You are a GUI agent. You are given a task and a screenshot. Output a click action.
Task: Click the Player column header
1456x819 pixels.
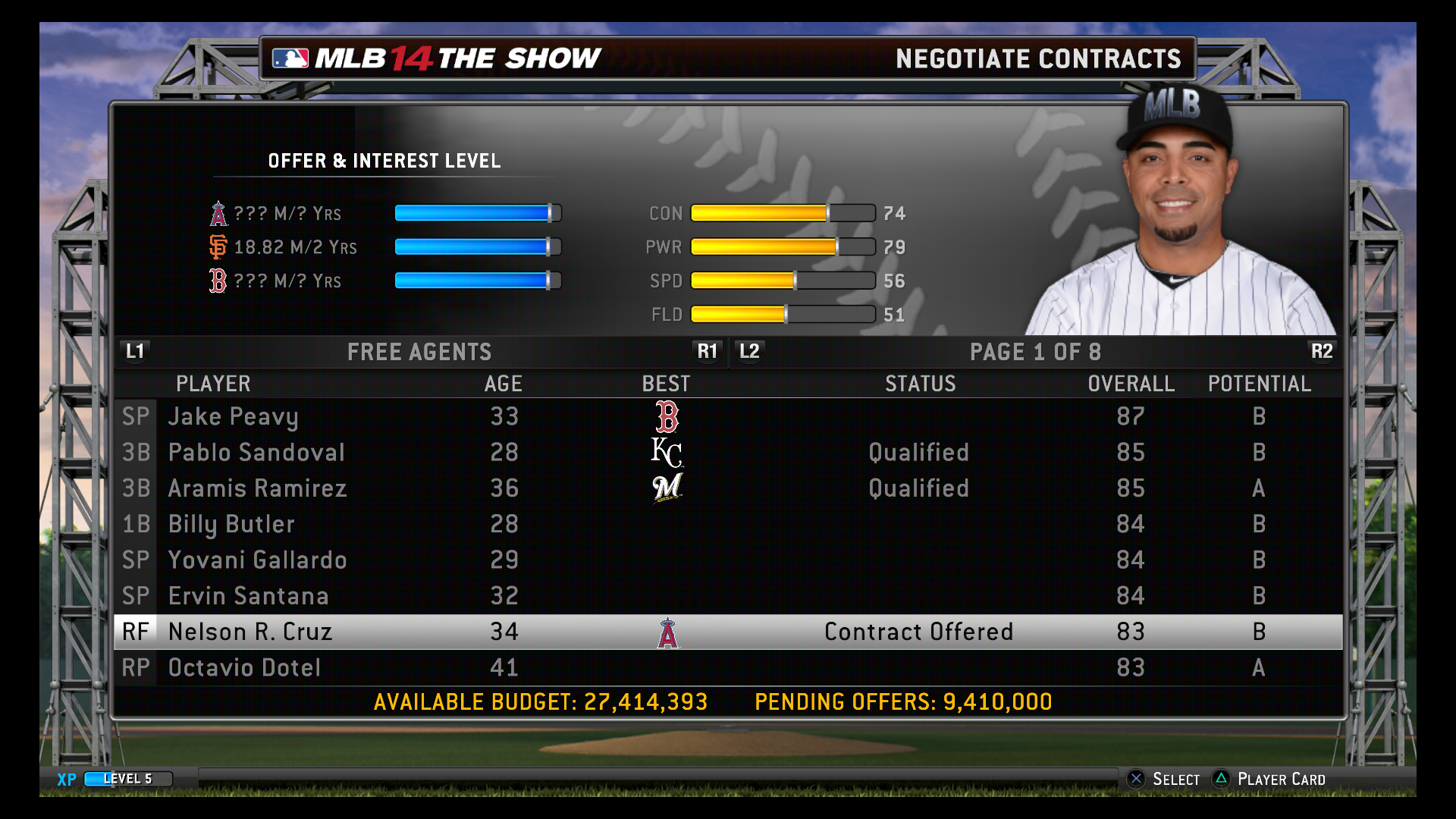(x=213, y=384)
